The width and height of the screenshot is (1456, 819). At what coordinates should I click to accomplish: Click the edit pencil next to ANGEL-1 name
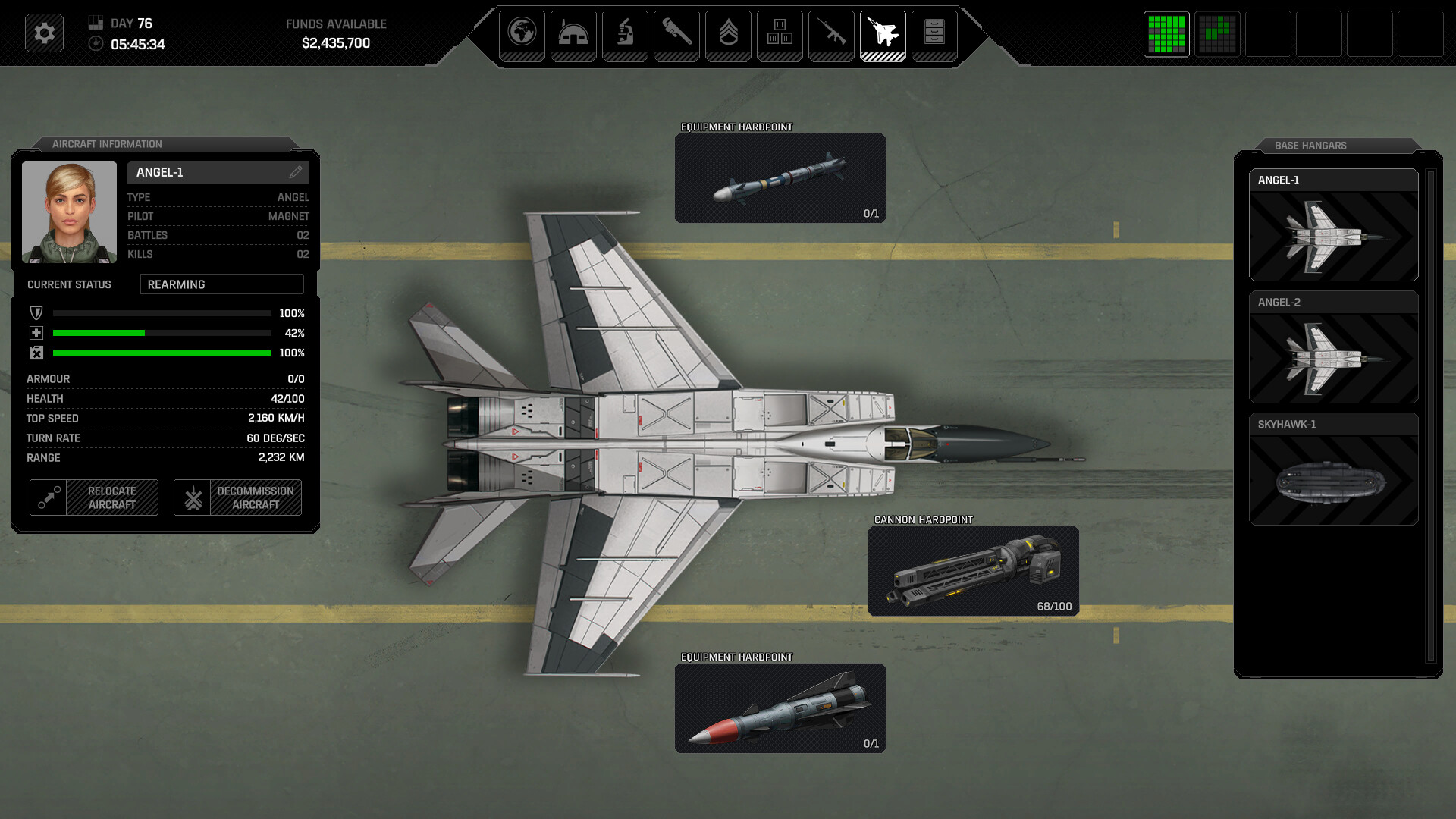point(297,172)
